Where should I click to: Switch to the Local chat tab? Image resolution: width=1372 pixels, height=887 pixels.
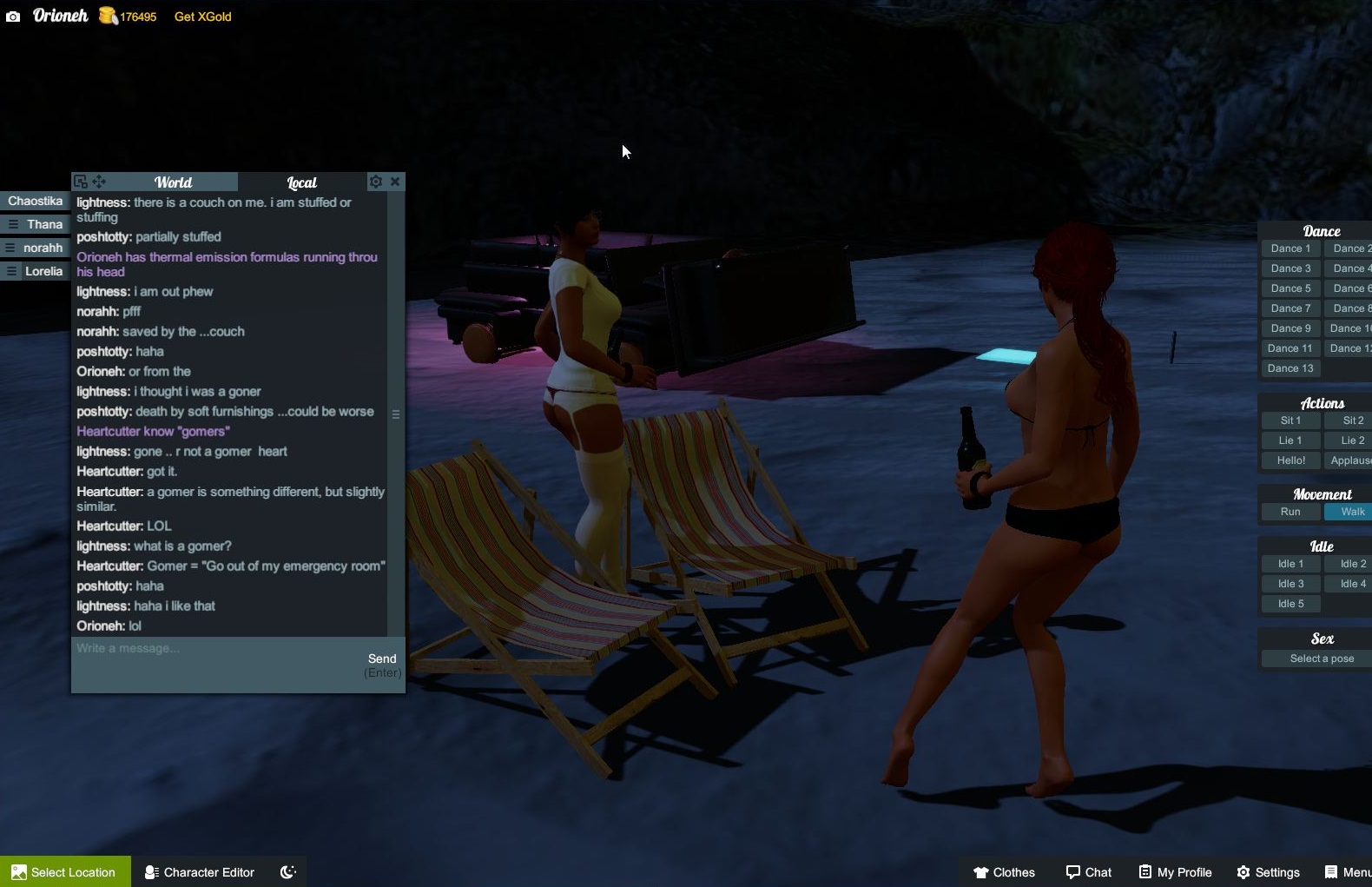301,182
